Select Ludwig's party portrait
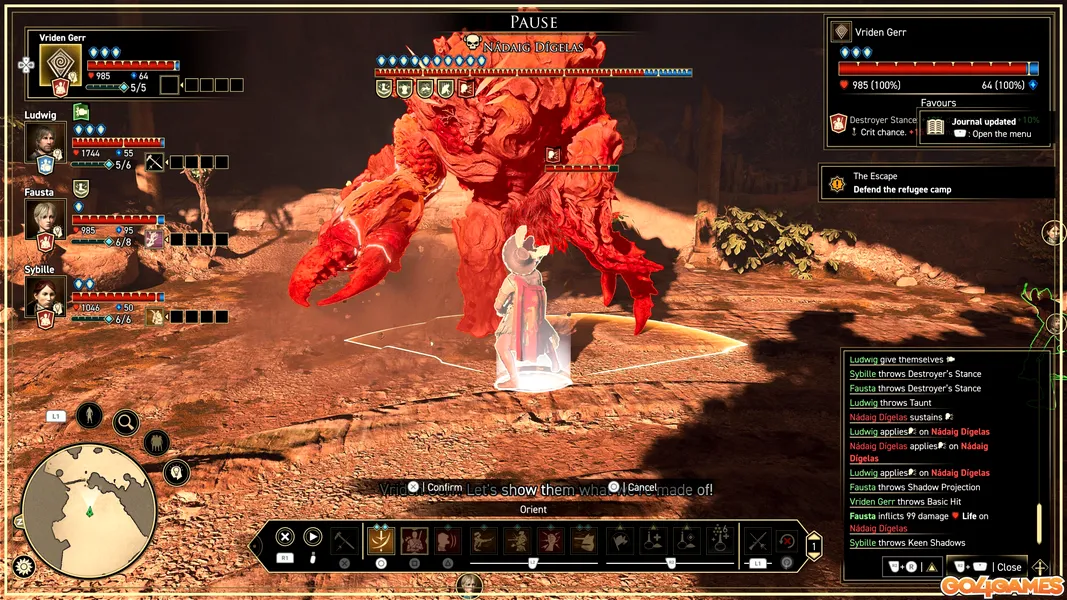1067x600 pixels. point(46,141)
